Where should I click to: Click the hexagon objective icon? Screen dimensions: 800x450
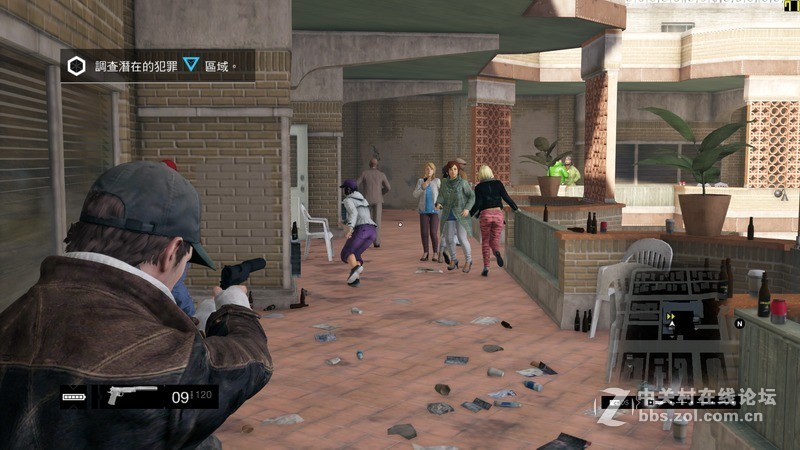coord(76,66)
